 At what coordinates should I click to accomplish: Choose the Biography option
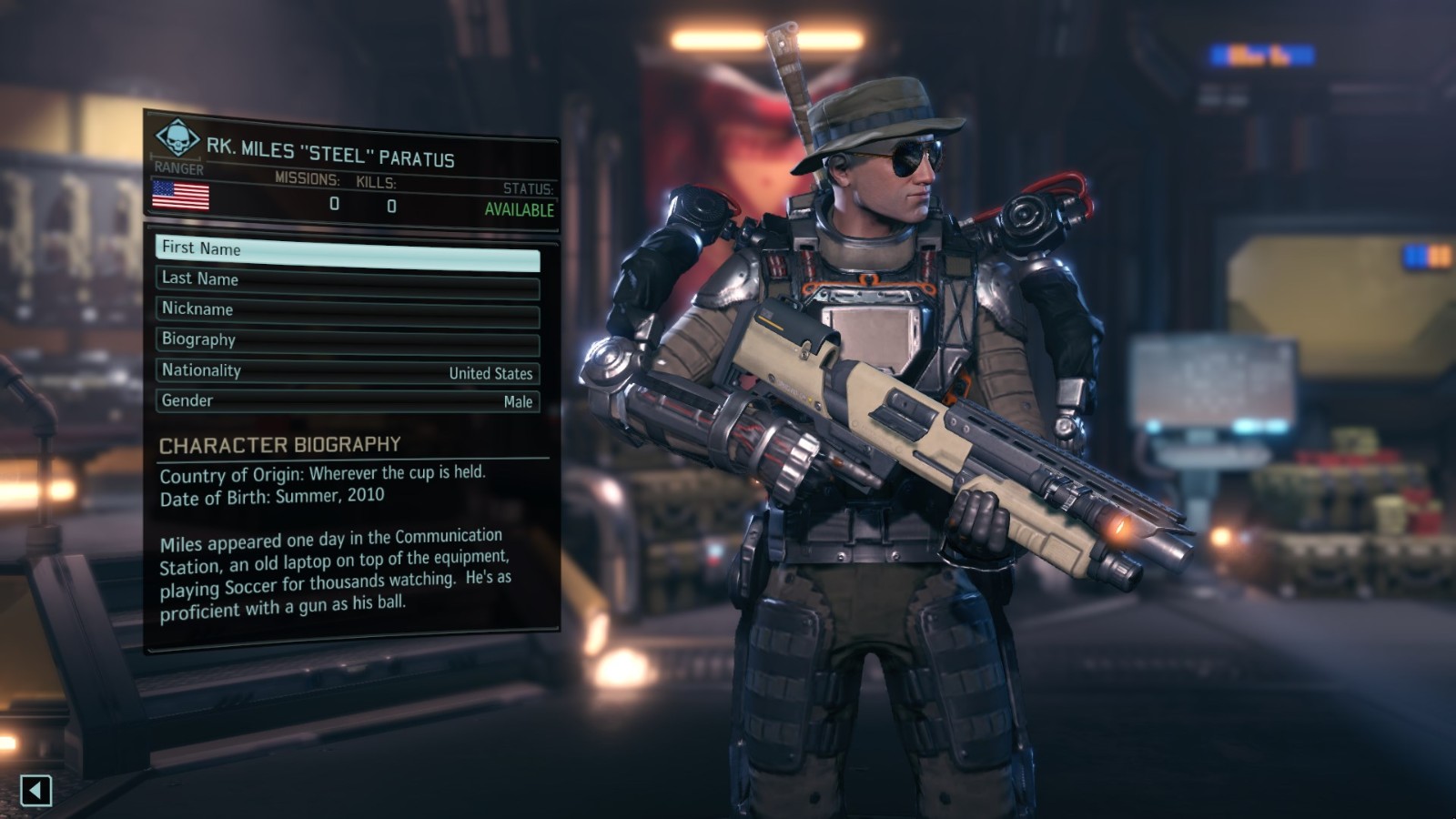348,341
